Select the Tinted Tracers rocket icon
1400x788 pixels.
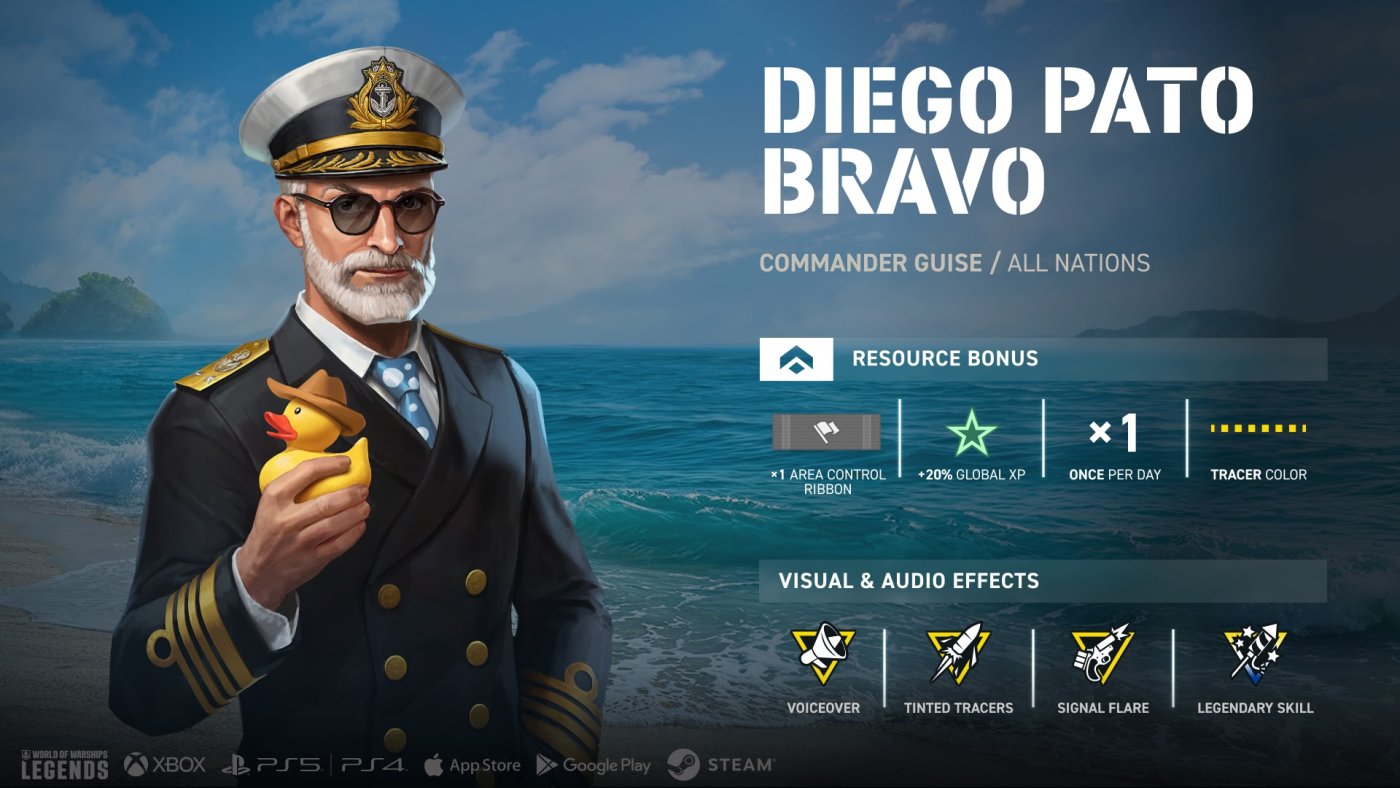(957, 654)
